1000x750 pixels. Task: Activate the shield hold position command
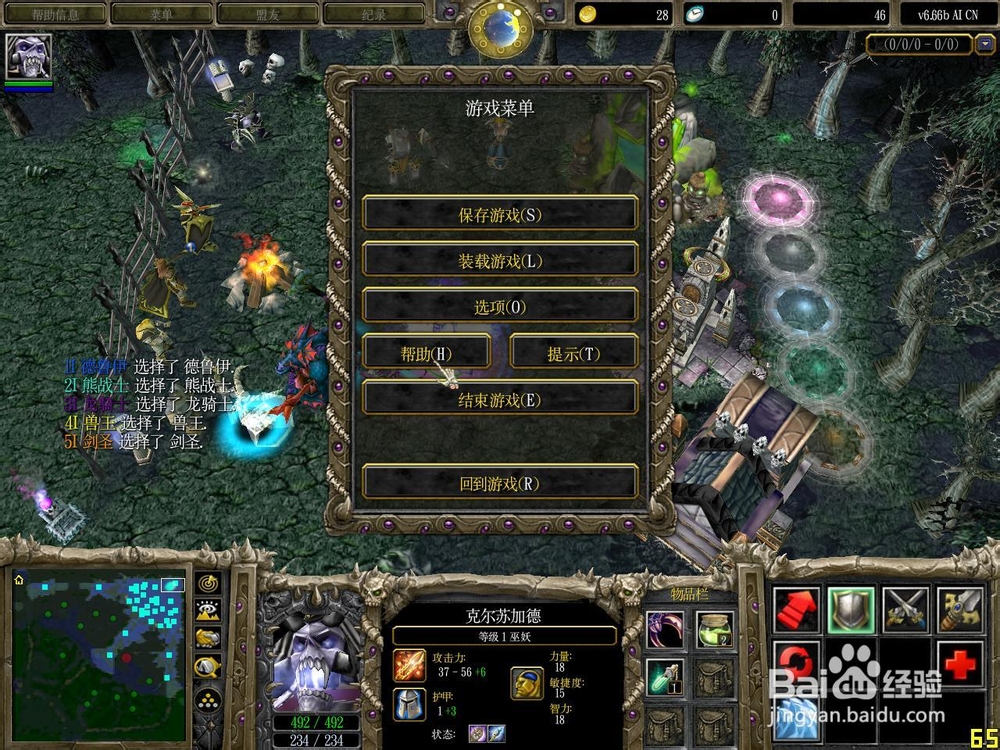click(x=850, y=609)
